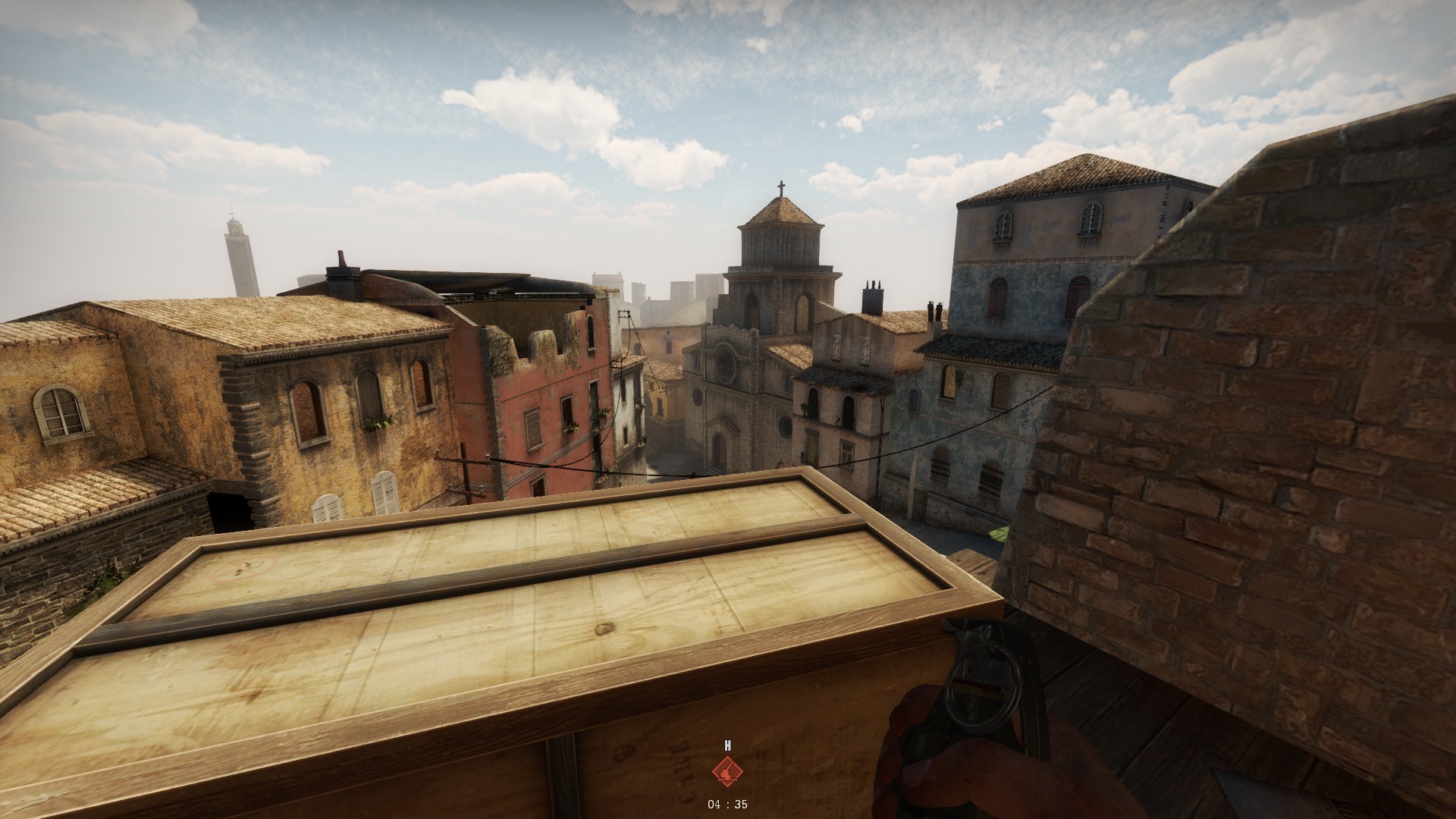Viewport: 1456px width, 819px height.
Task: Click the minute digits of the countdown timer
Action: 715,804
